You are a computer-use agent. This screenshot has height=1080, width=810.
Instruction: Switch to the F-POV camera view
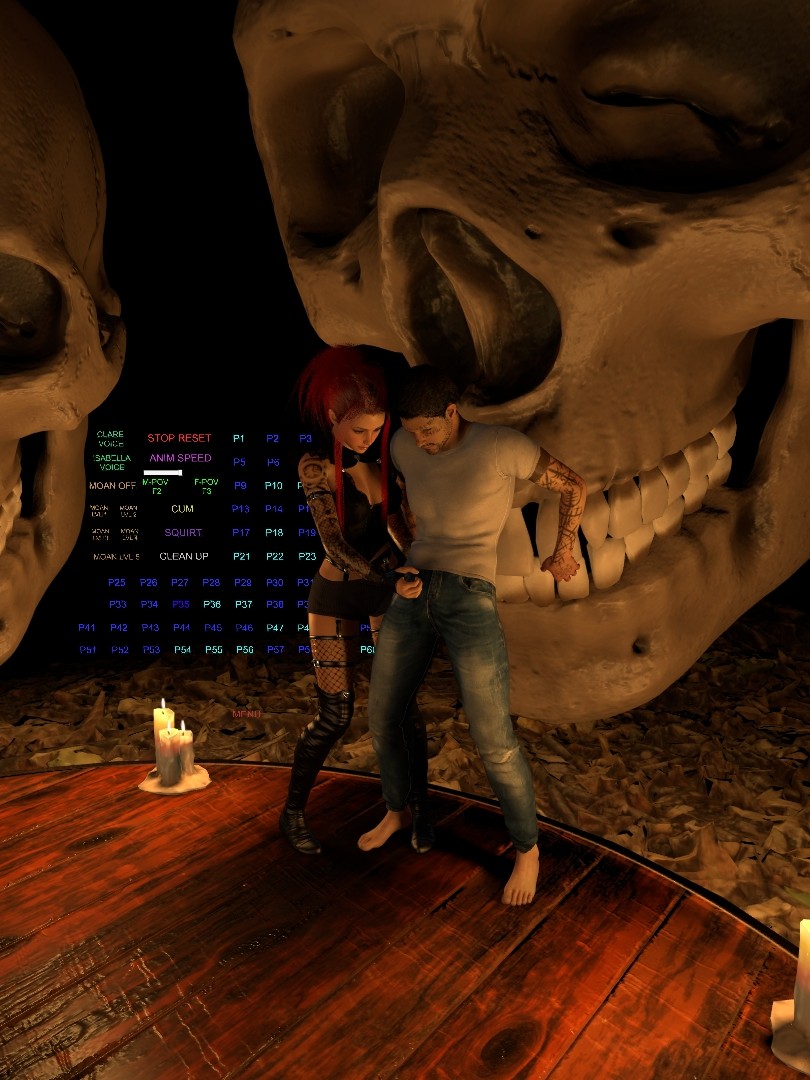pos(206,486)
